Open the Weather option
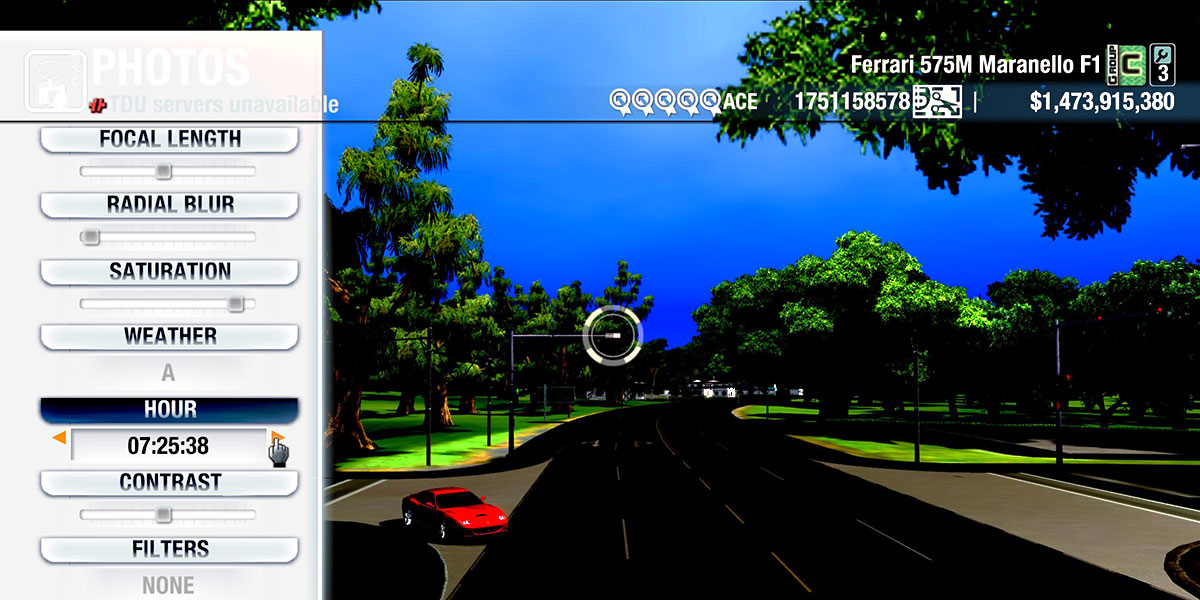This screenshot has height=600, width=1200. click(x=169, y=336)
